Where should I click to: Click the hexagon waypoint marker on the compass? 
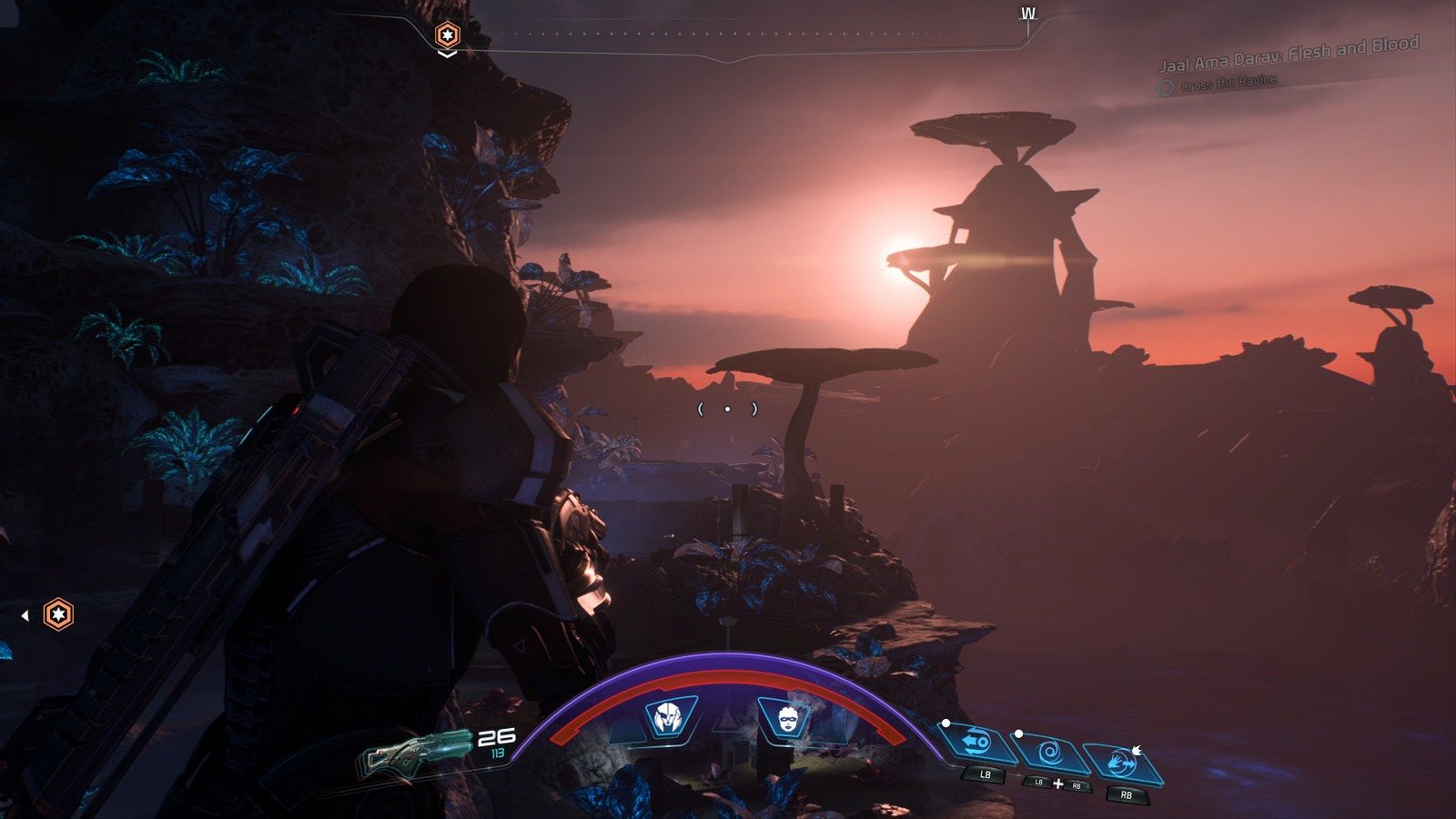coord(447,35)
